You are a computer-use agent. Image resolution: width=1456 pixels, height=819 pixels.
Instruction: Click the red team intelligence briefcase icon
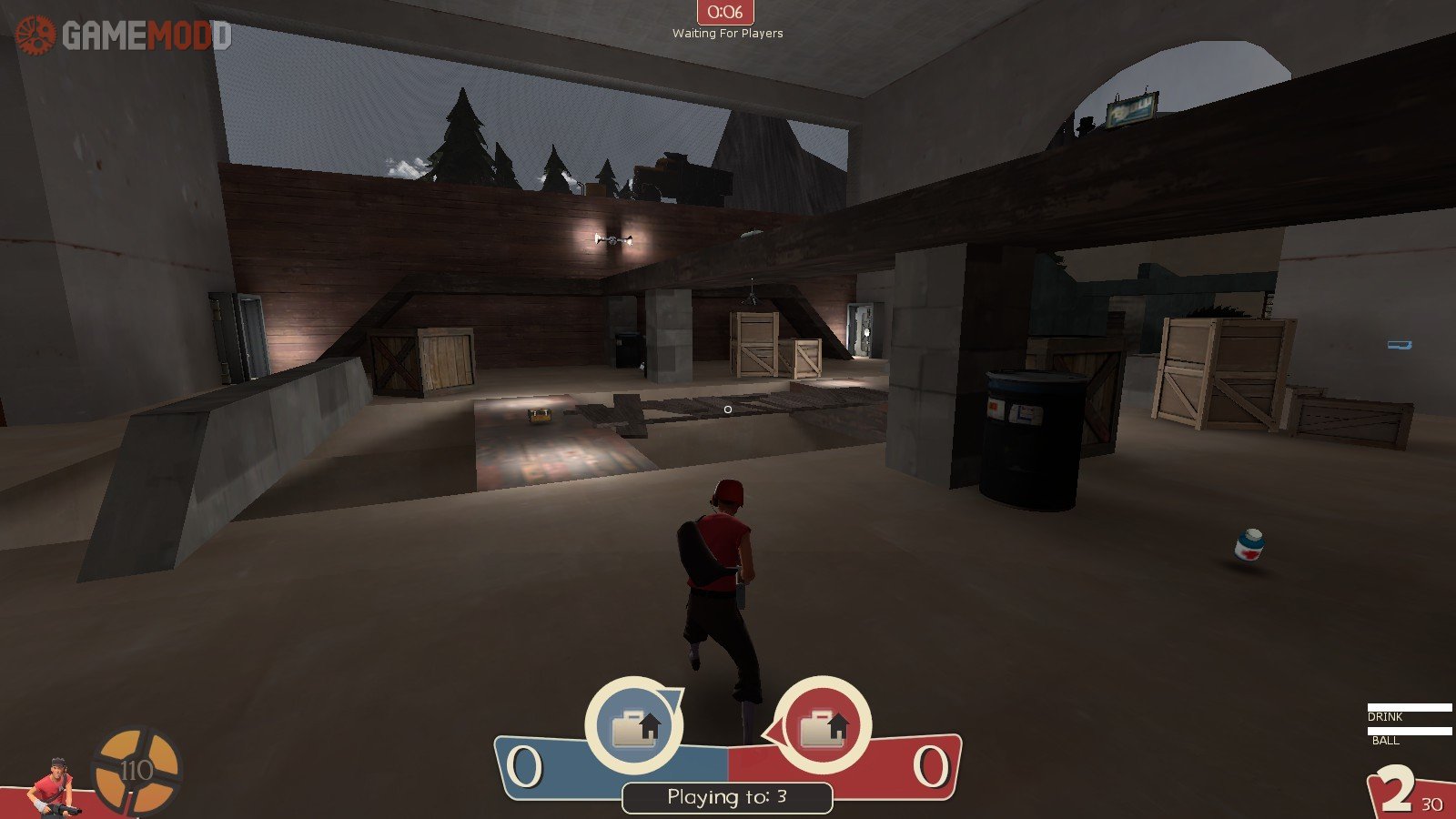(823, 726)
